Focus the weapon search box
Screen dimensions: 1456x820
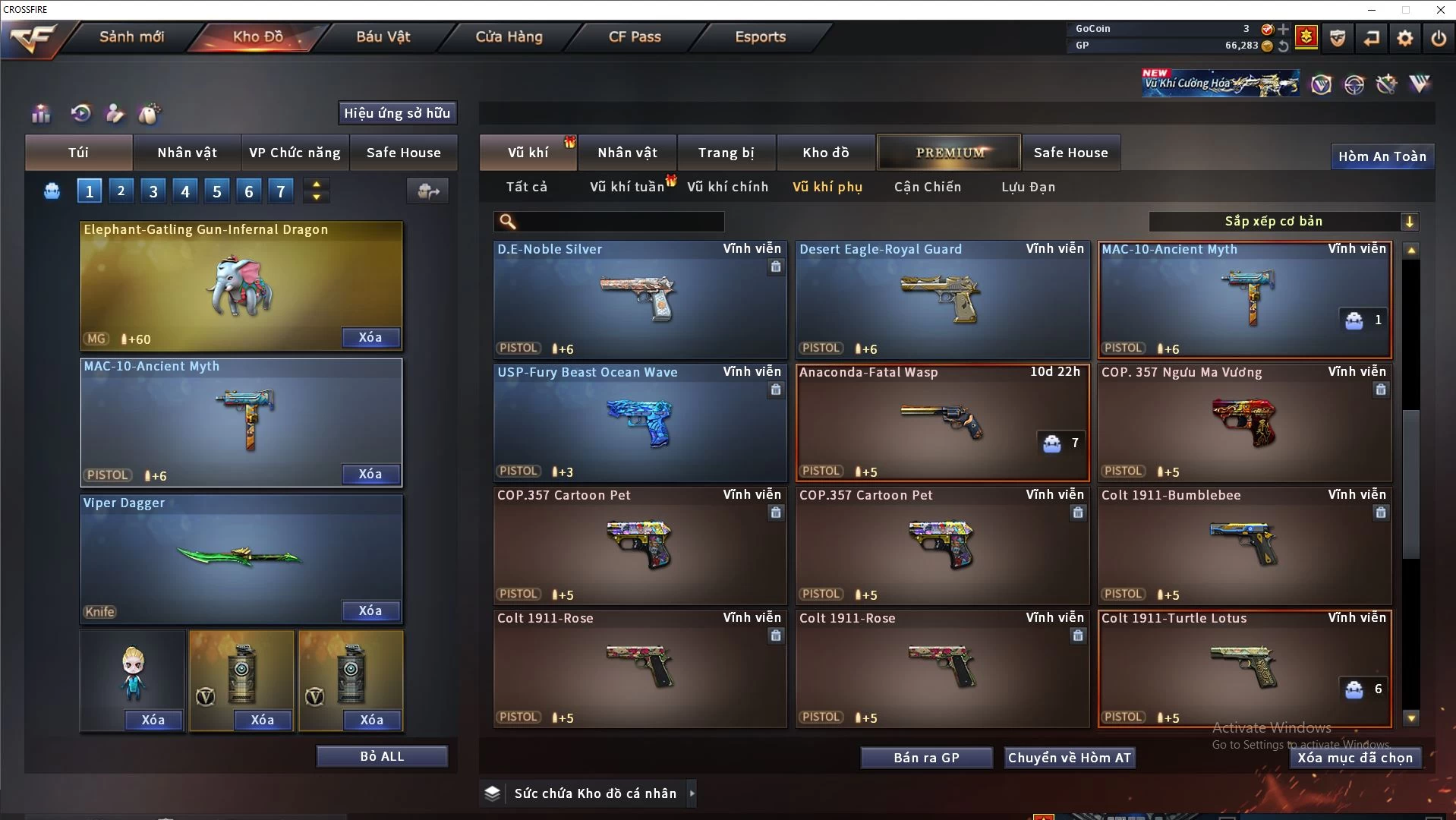[619, 221]
